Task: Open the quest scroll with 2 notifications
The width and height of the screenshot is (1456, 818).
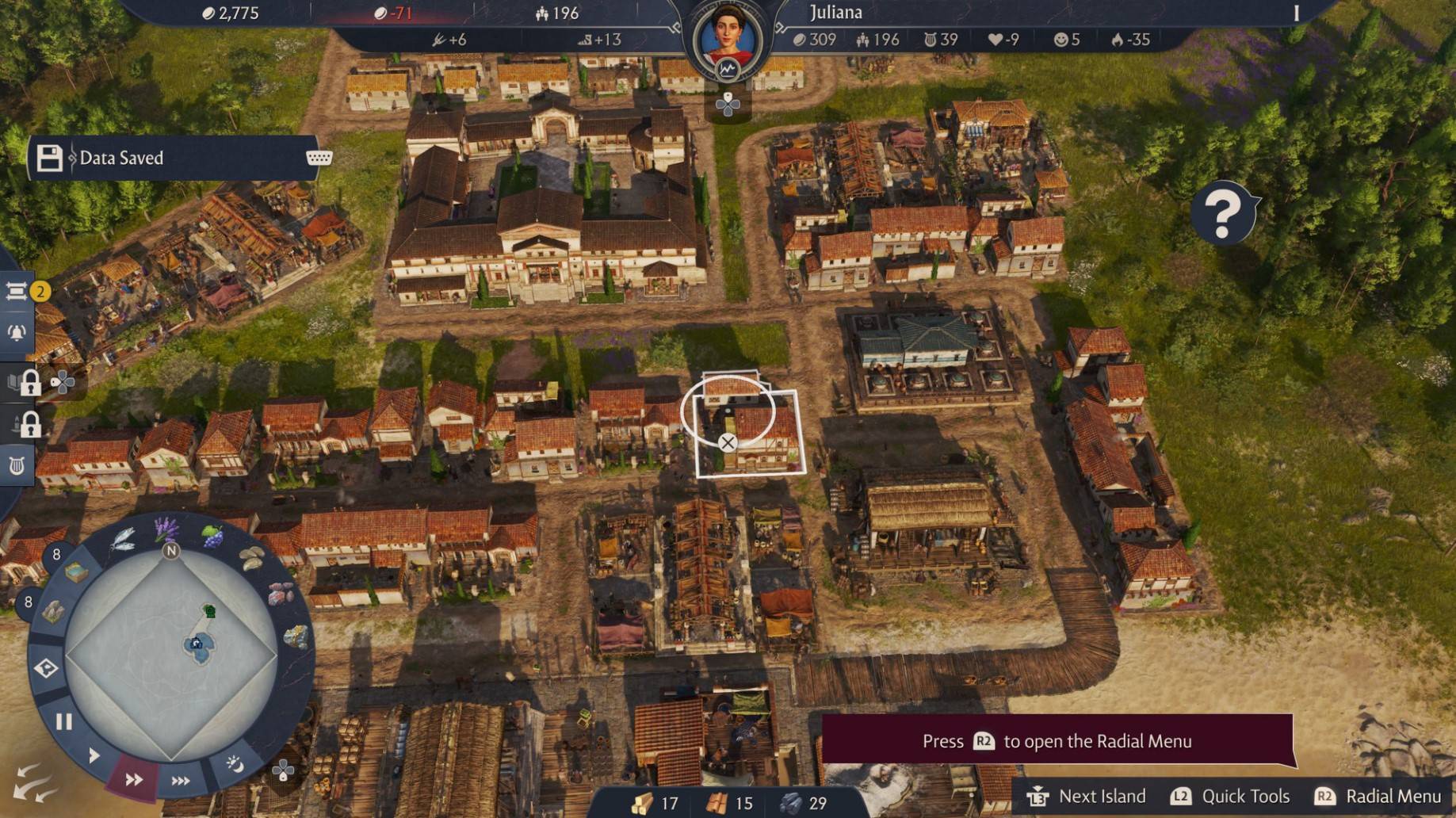Action: [17, 292]
